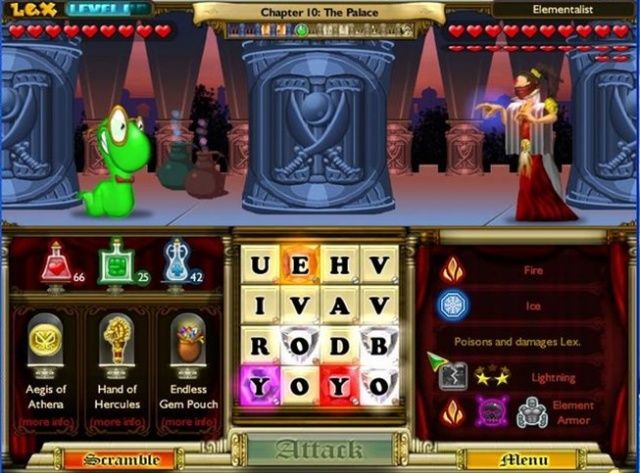The width and height of the screenshot is (640, 473).
Task: Pick the letter B tile
Action: [380, 345]
